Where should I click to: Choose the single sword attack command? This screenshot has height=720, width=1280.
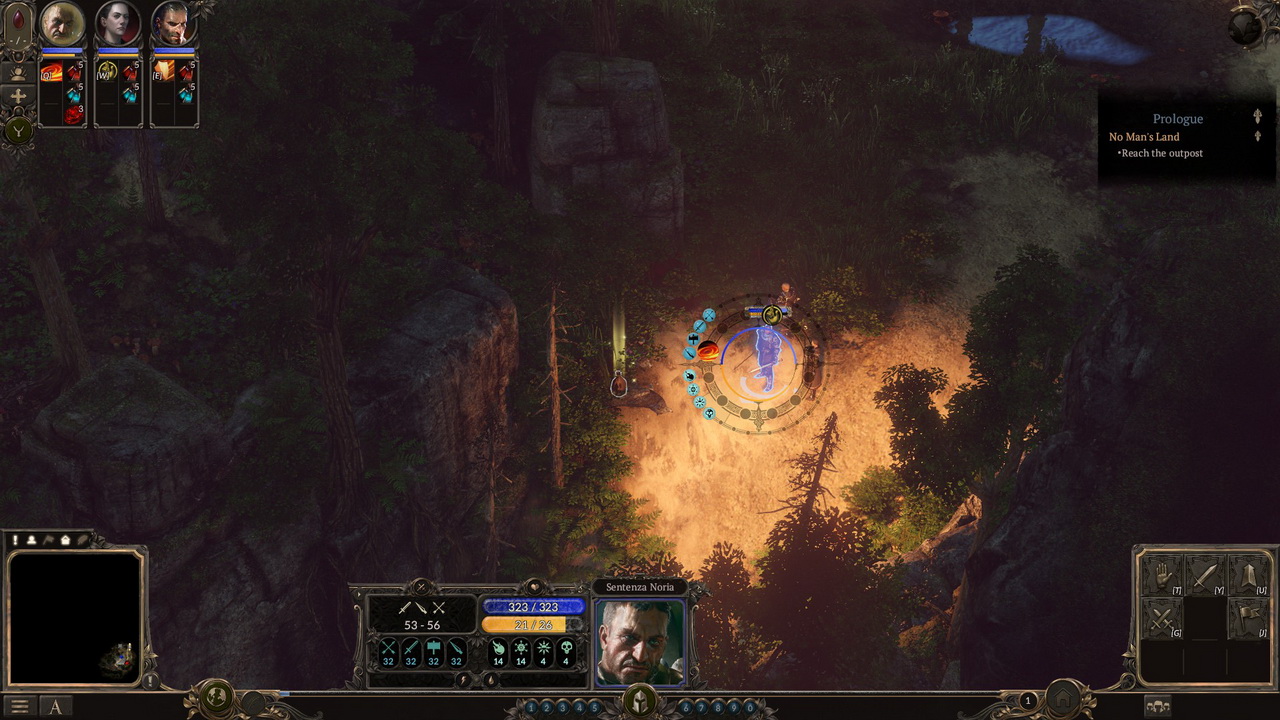pos(1204,576)
